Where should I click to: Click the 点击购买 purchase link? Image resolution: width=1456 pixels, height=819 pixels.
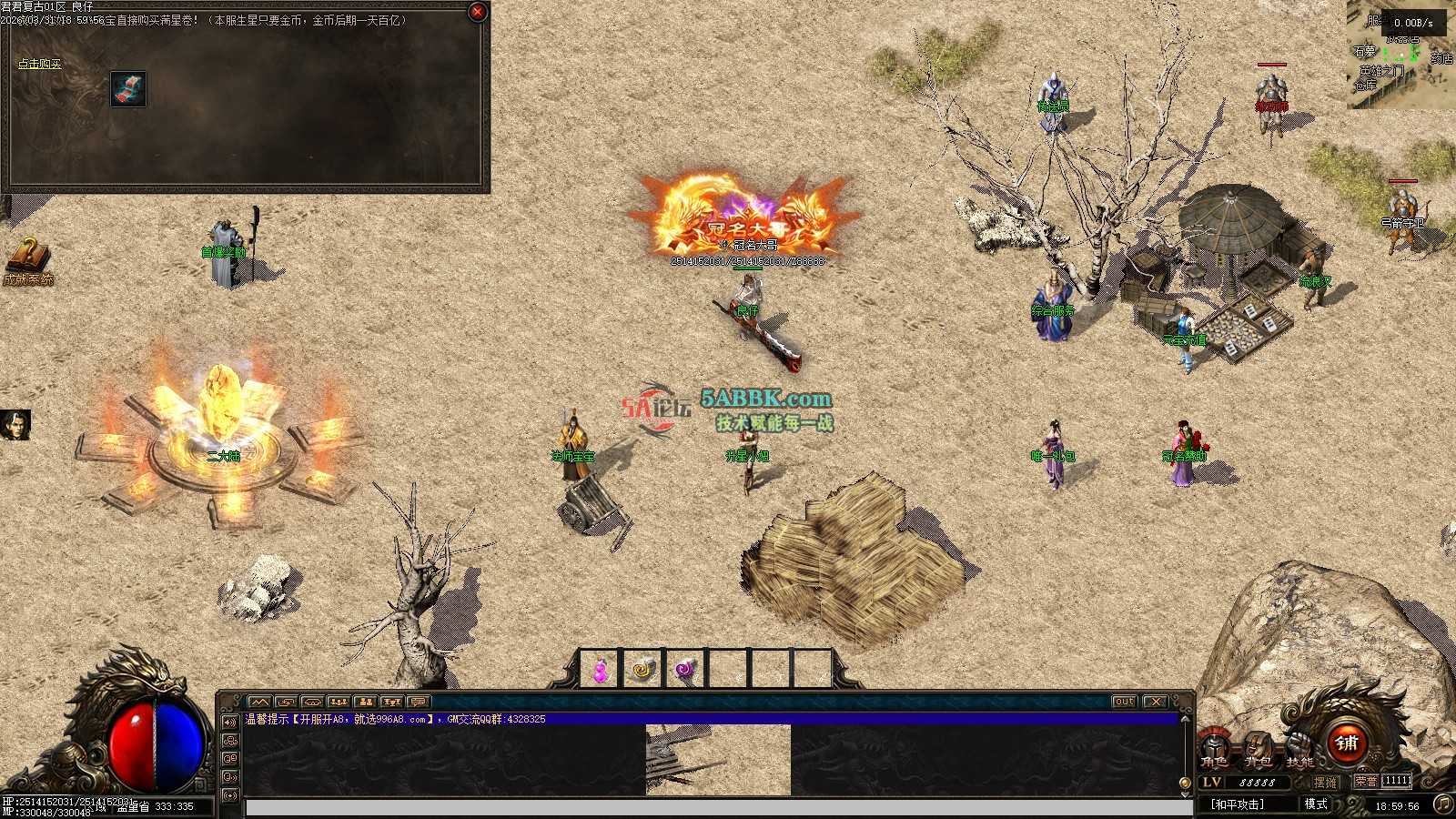point(40,65)
